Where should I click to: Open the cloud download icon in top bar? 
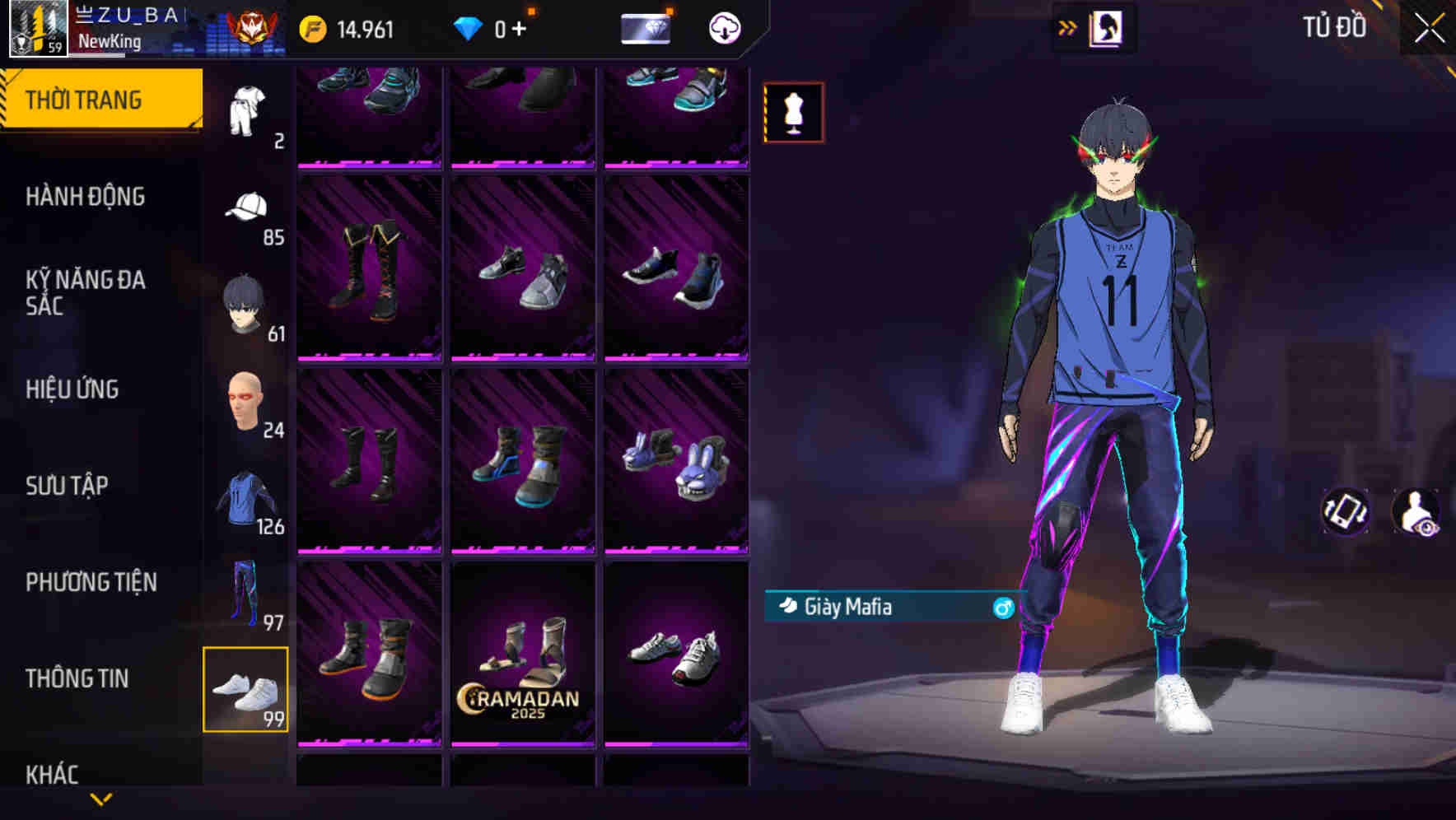pos(723,29)
